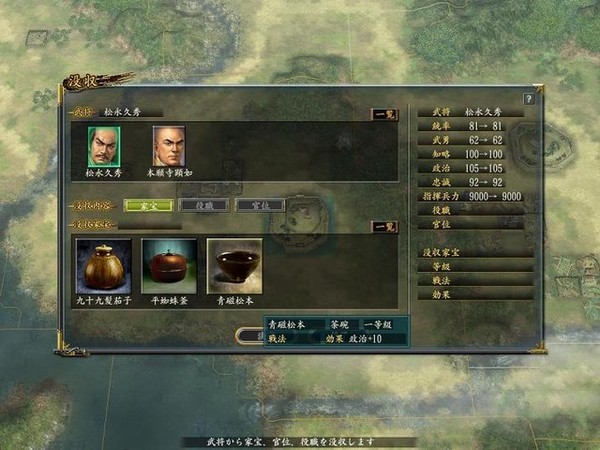
Task: Choose the 本願寺顕如 officer portrait
Action: [169, 146]
